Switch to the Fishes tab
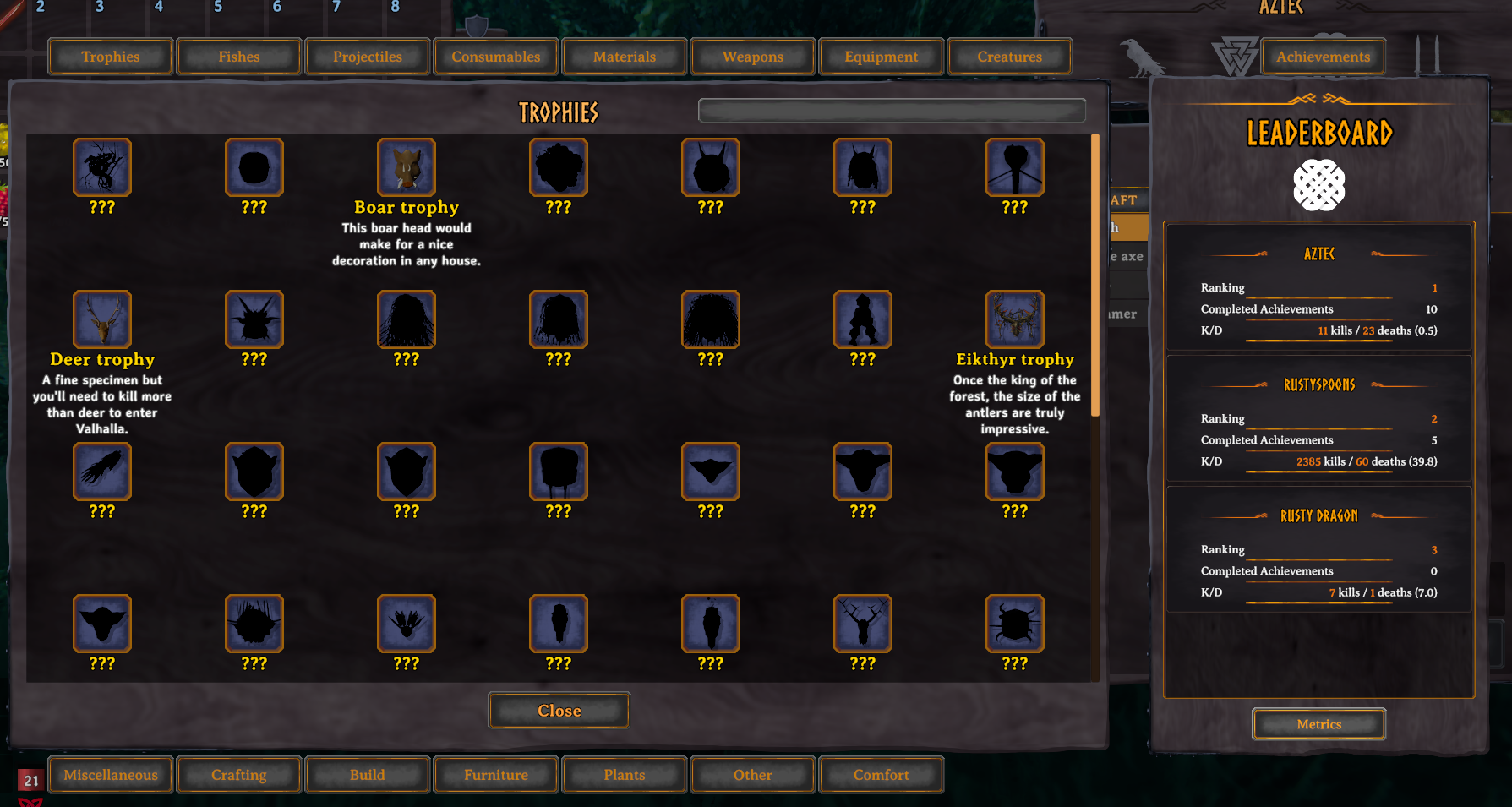 (238, 56)
